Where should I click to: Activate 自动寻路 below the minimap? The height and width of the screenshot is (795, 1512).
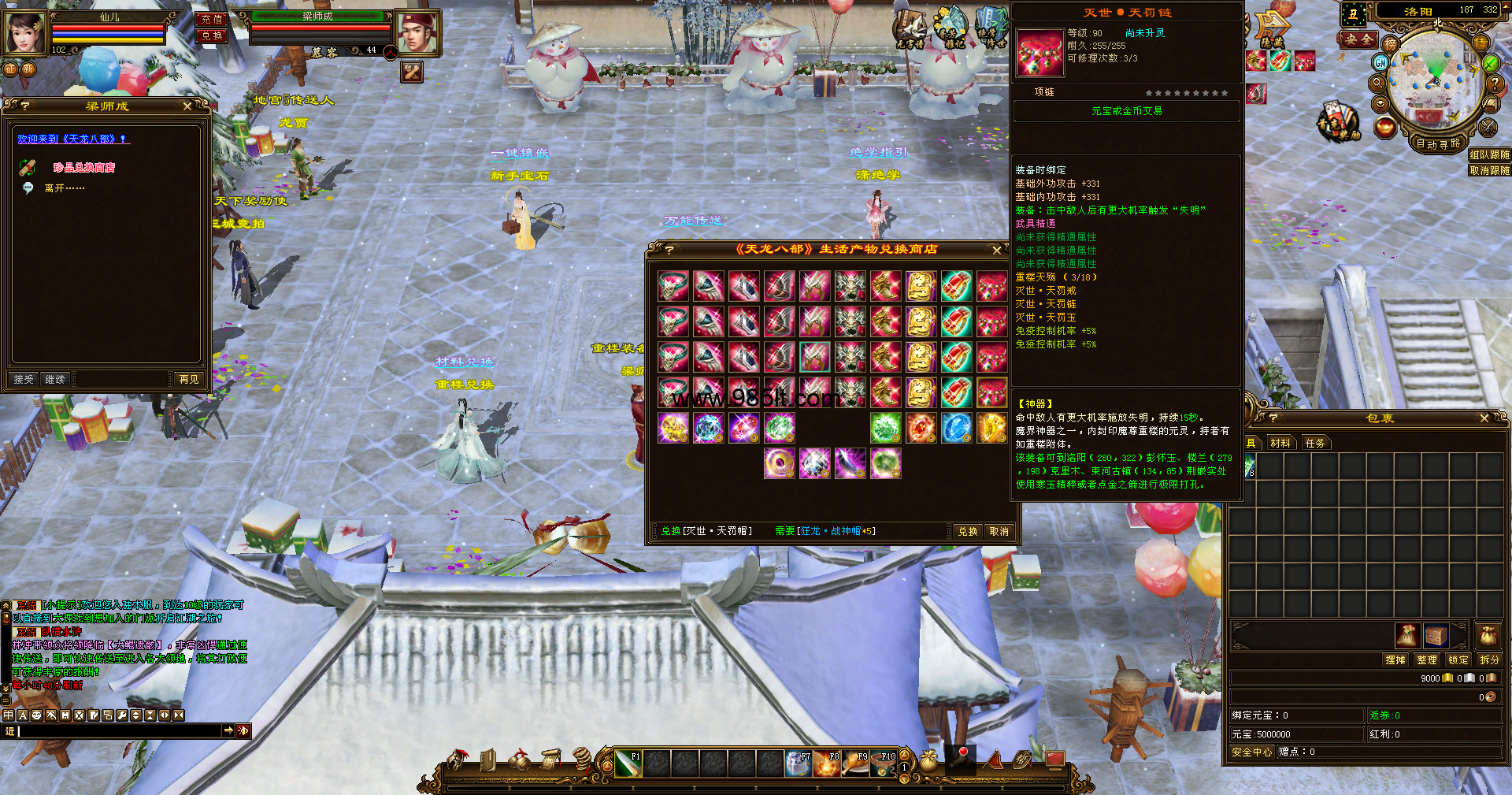pyautogui.click(x=1438, y=143)
